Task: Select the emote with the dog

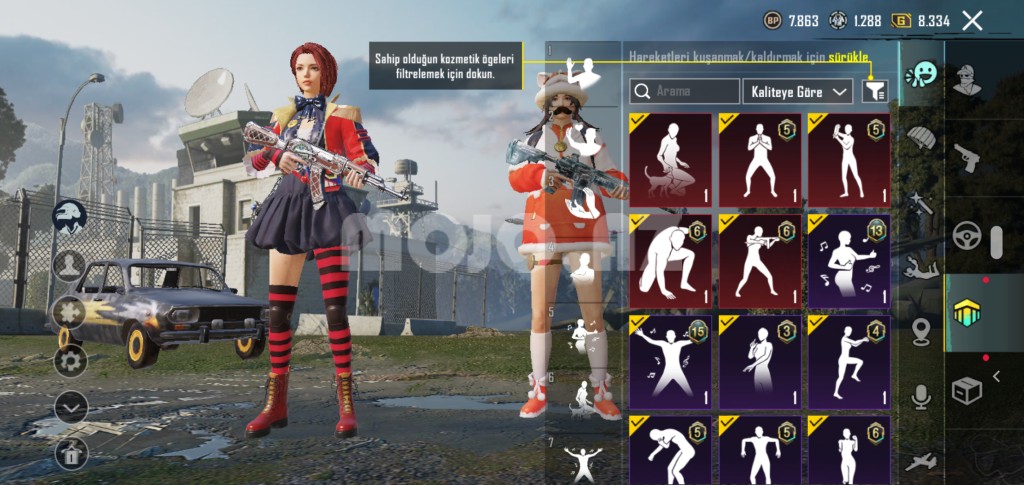Action: tap(670, 159)
